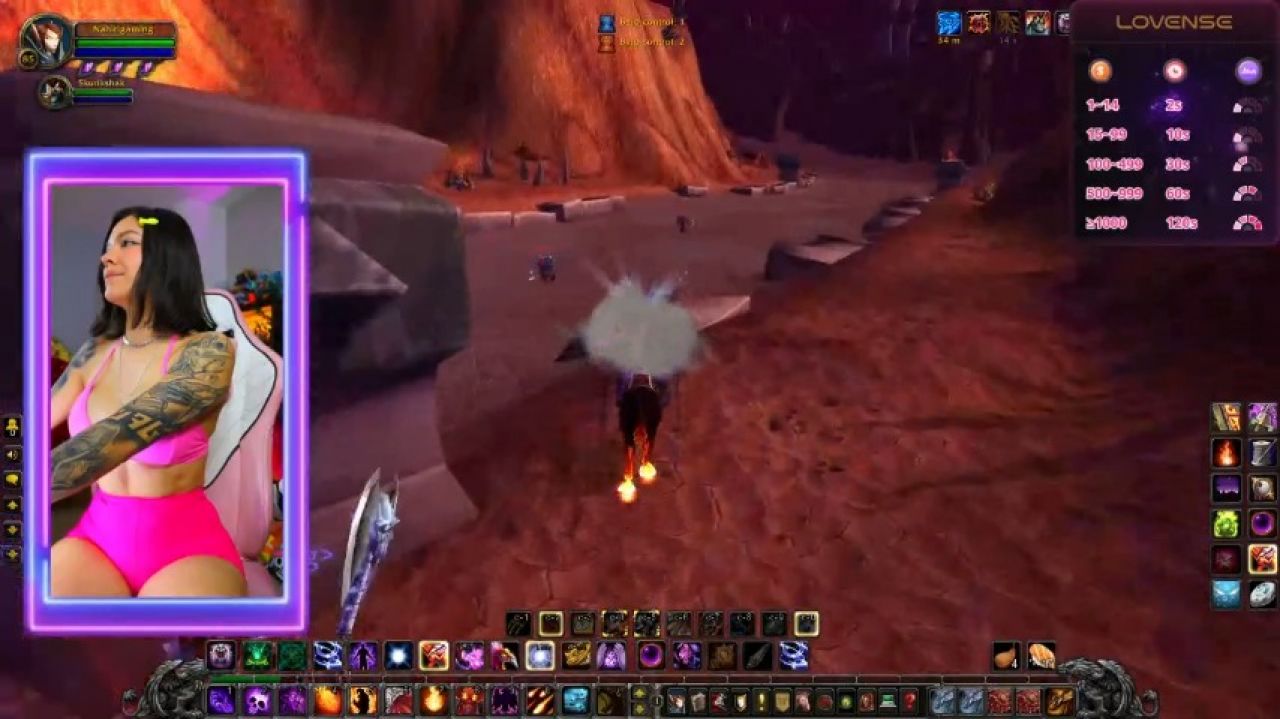
Task: Open the quest log yellow exclamation button
Action: point(760,700)
